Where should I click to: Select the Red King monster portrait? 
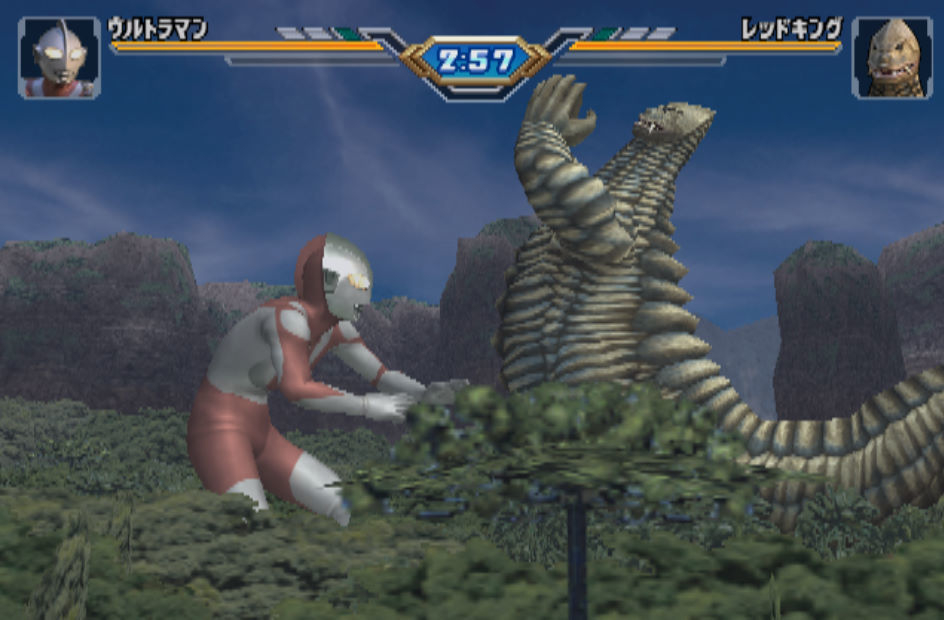[891, 58]
